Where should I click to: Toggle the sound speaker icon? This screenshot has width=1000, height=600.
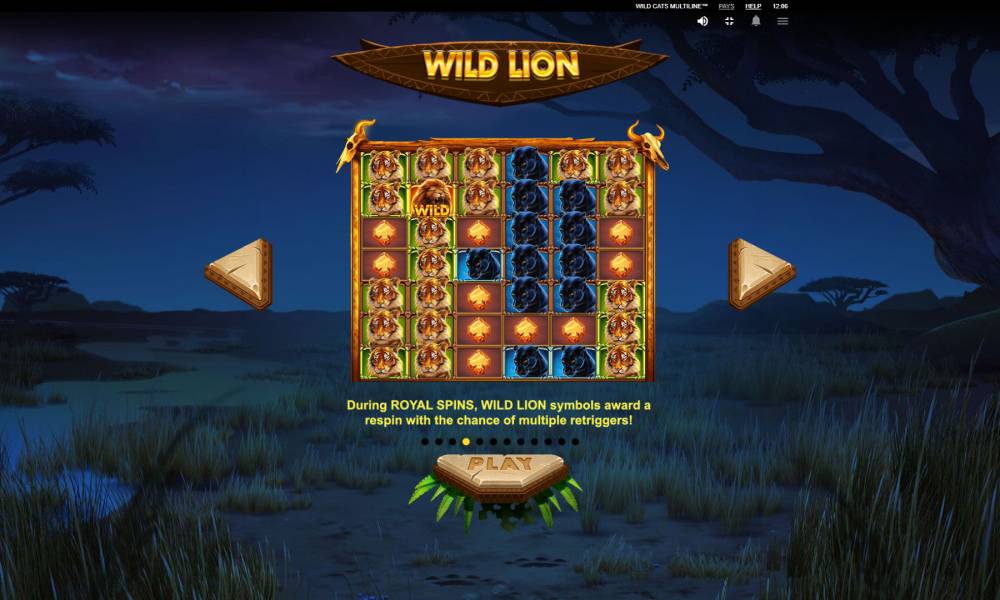point(702,21)
